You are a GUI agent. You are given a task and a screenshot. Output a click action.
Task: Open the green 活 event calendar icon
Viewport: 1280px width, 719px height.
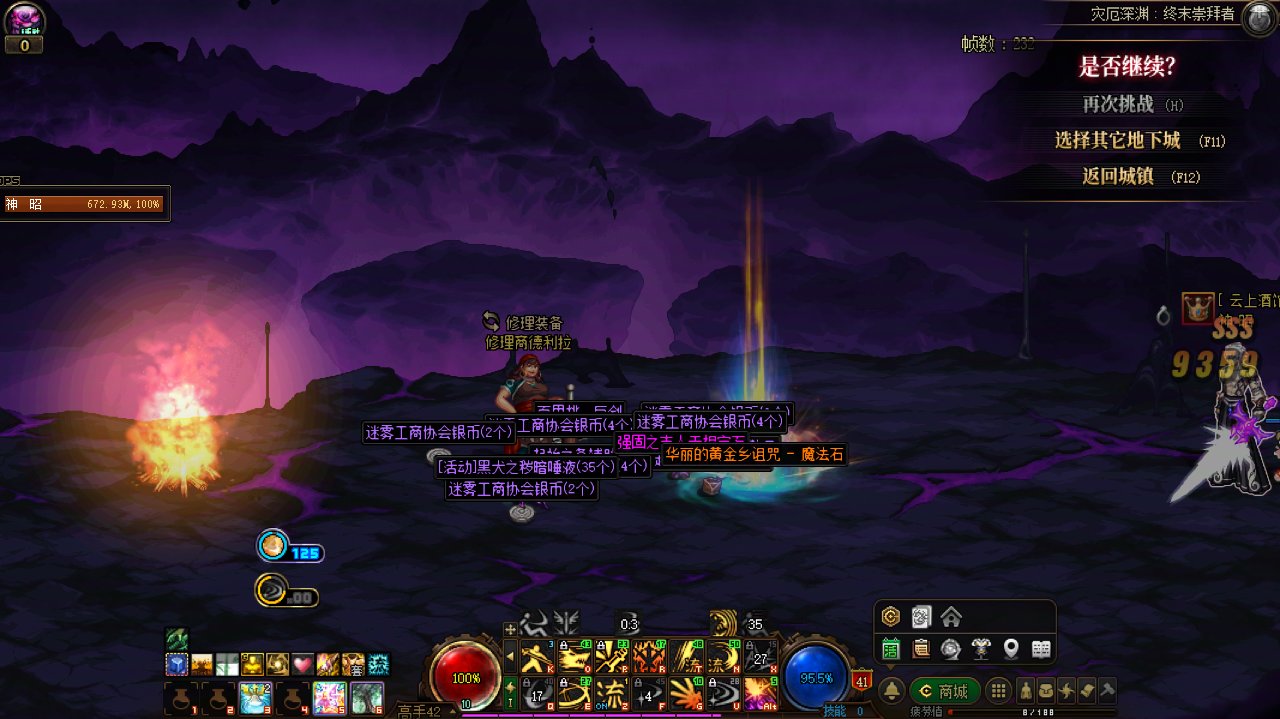tap(891, 649)
